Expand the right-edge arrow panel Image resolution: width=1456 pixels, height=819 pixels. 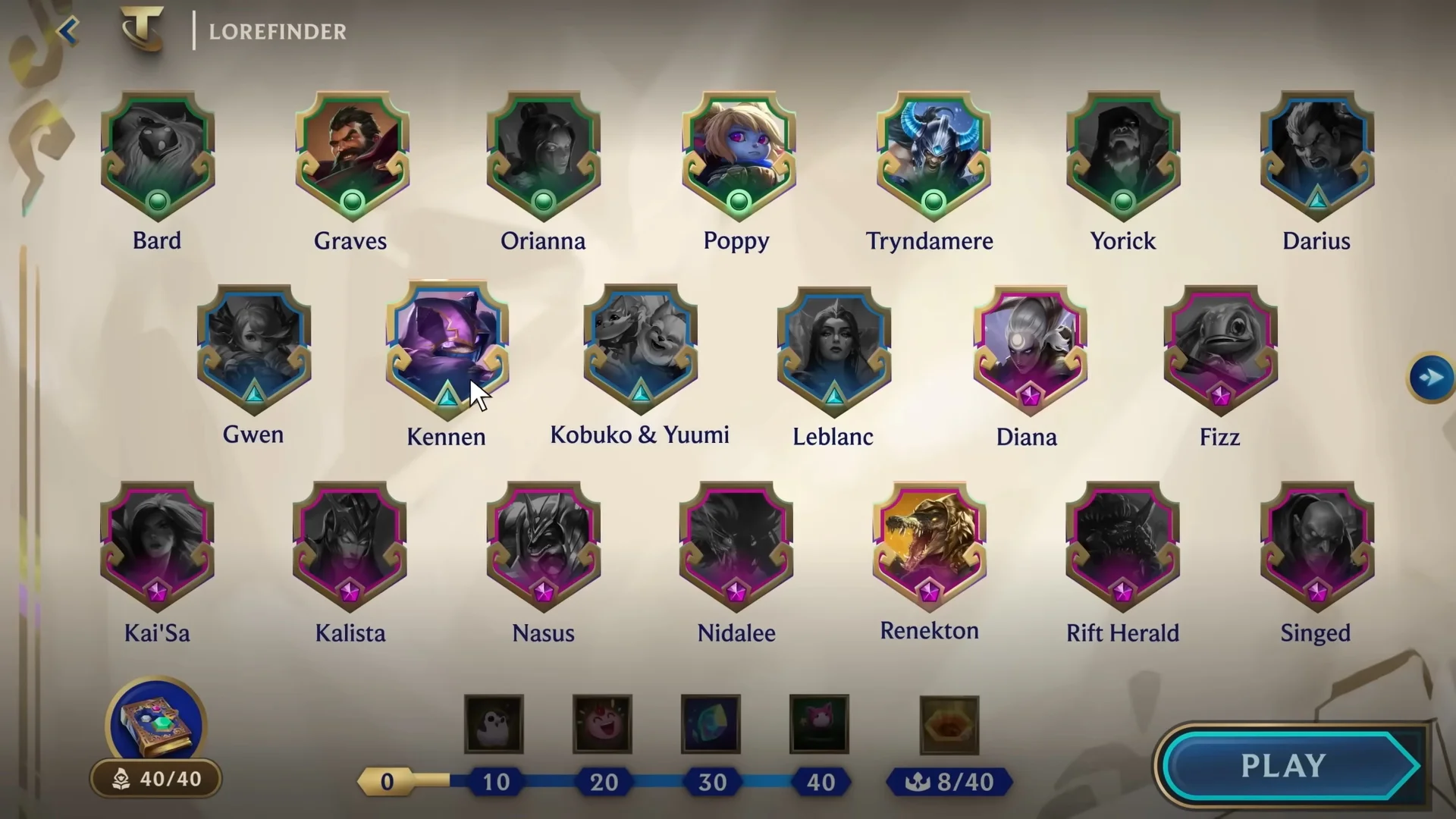coord(1430,376)
